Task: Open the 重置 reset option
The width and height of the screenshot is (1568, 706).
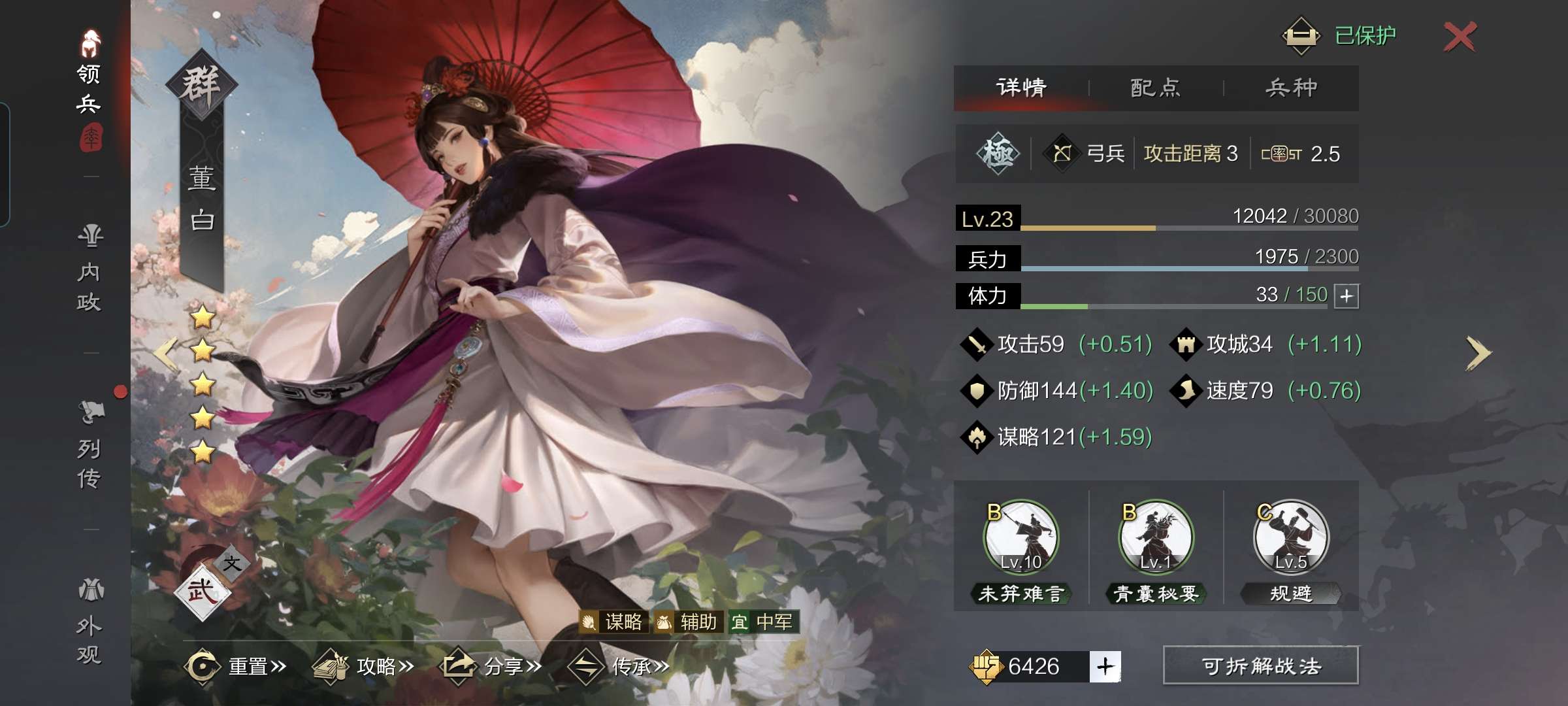Action: pos(237,666)
